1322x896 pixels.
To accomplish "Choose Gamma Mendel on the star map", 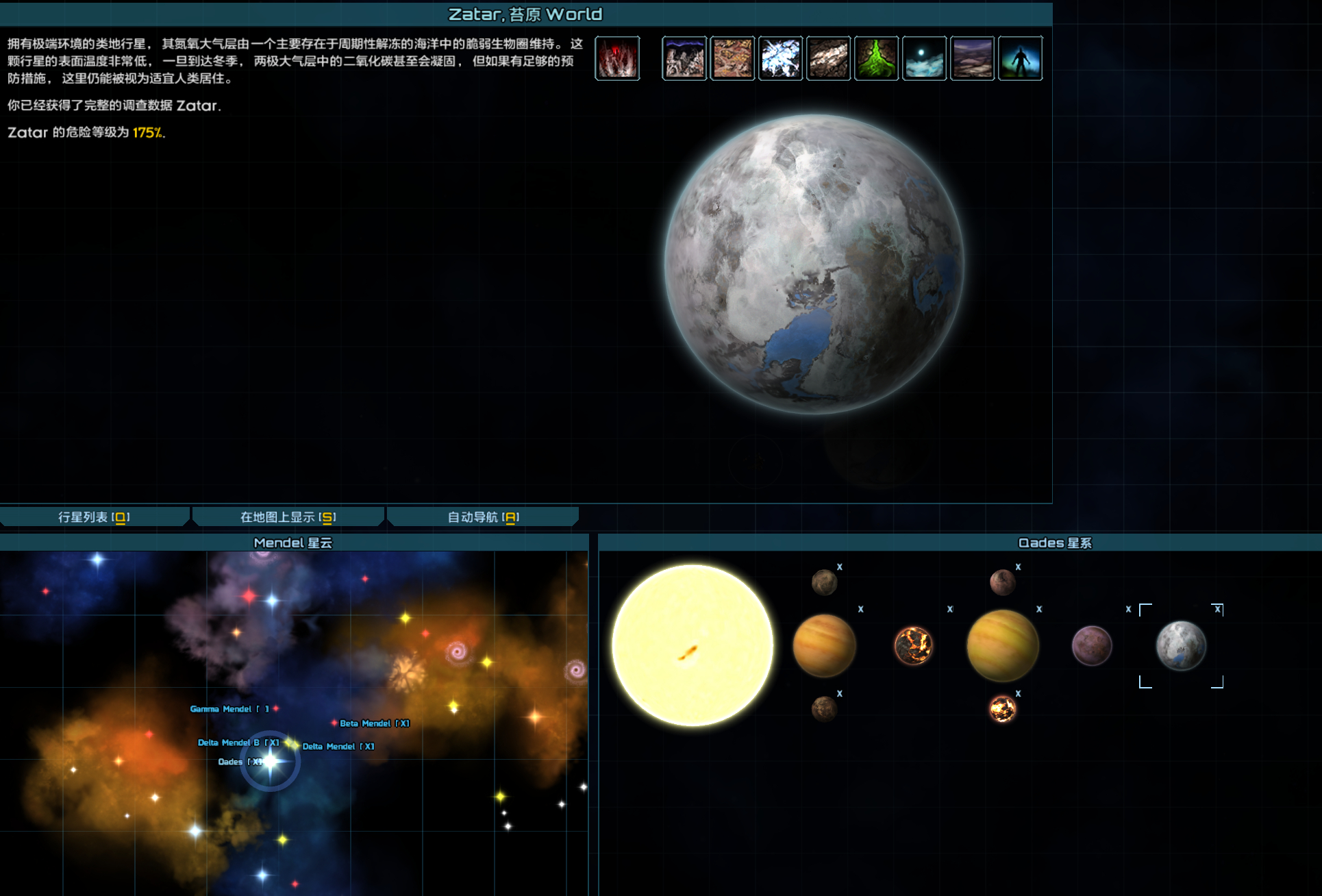I will pyautogui.click(x=276, y=708).
